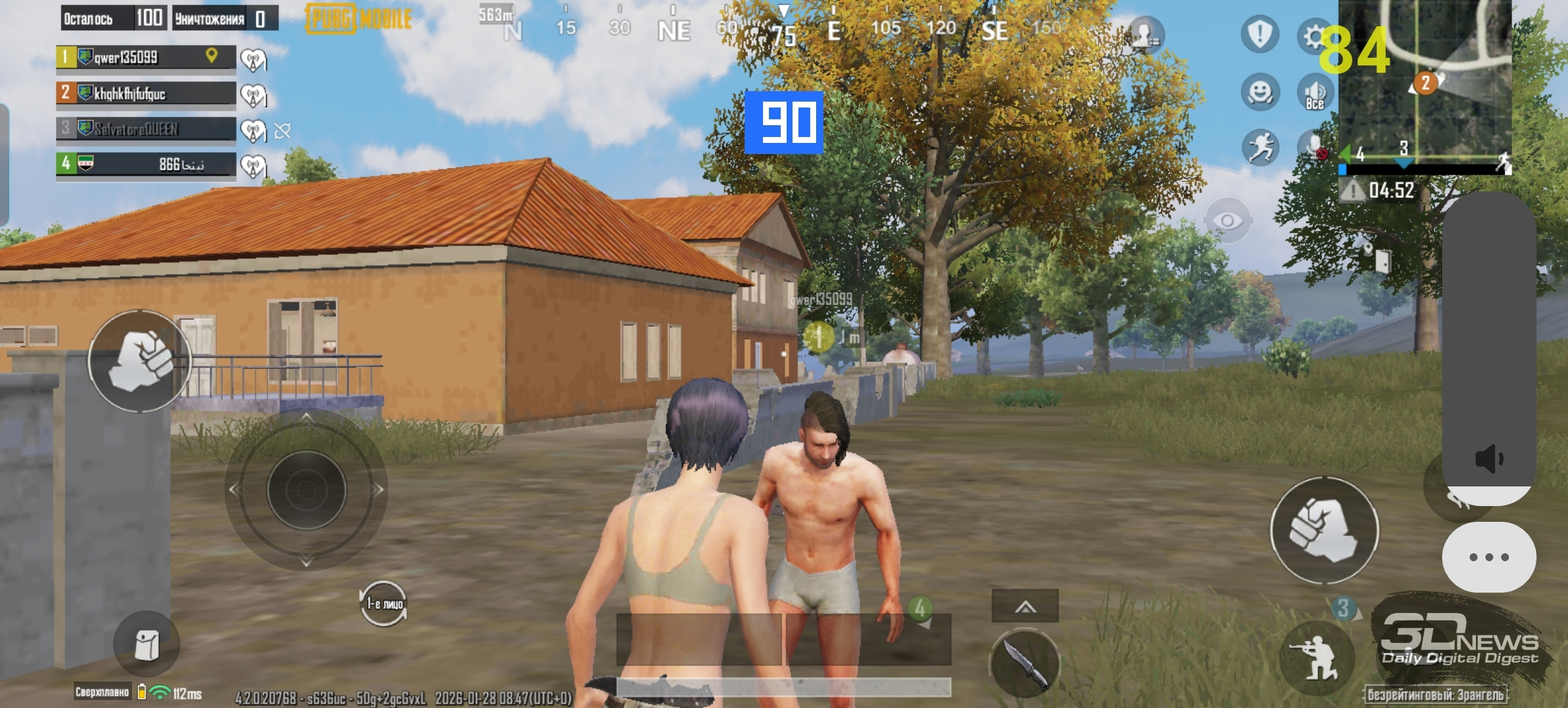The image size is (1568, 708).
Task: Toggle the microphone icon
Action: pyautogui.click(x=1314, y=147)
